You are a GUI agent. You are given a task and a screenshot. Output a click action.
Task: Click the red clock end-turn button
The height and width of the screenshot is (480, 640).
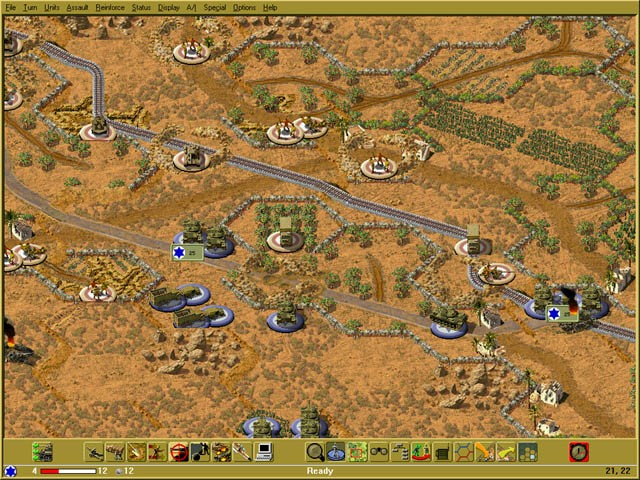(579, 452)
